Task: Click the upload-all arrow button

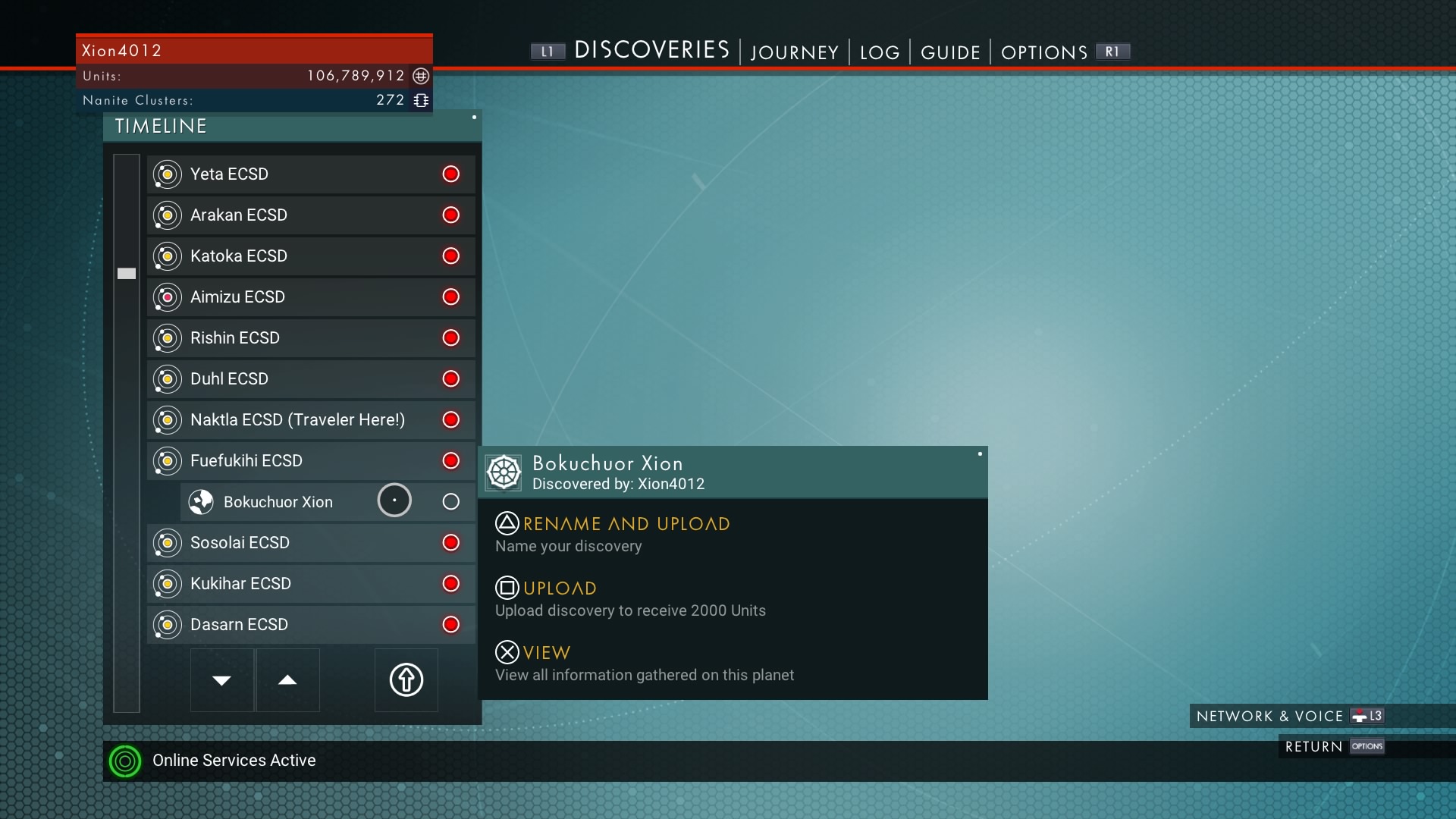Action: 406,680
